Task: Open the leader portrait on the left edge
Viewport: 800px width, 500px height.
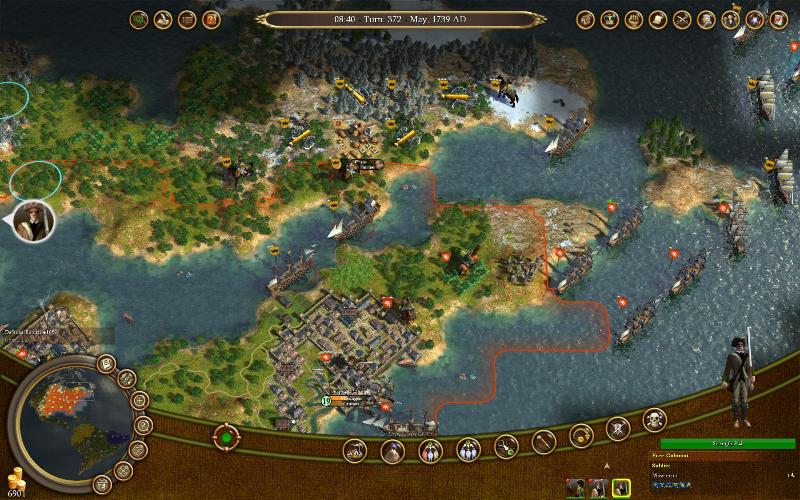Action: tap(32, 219)
